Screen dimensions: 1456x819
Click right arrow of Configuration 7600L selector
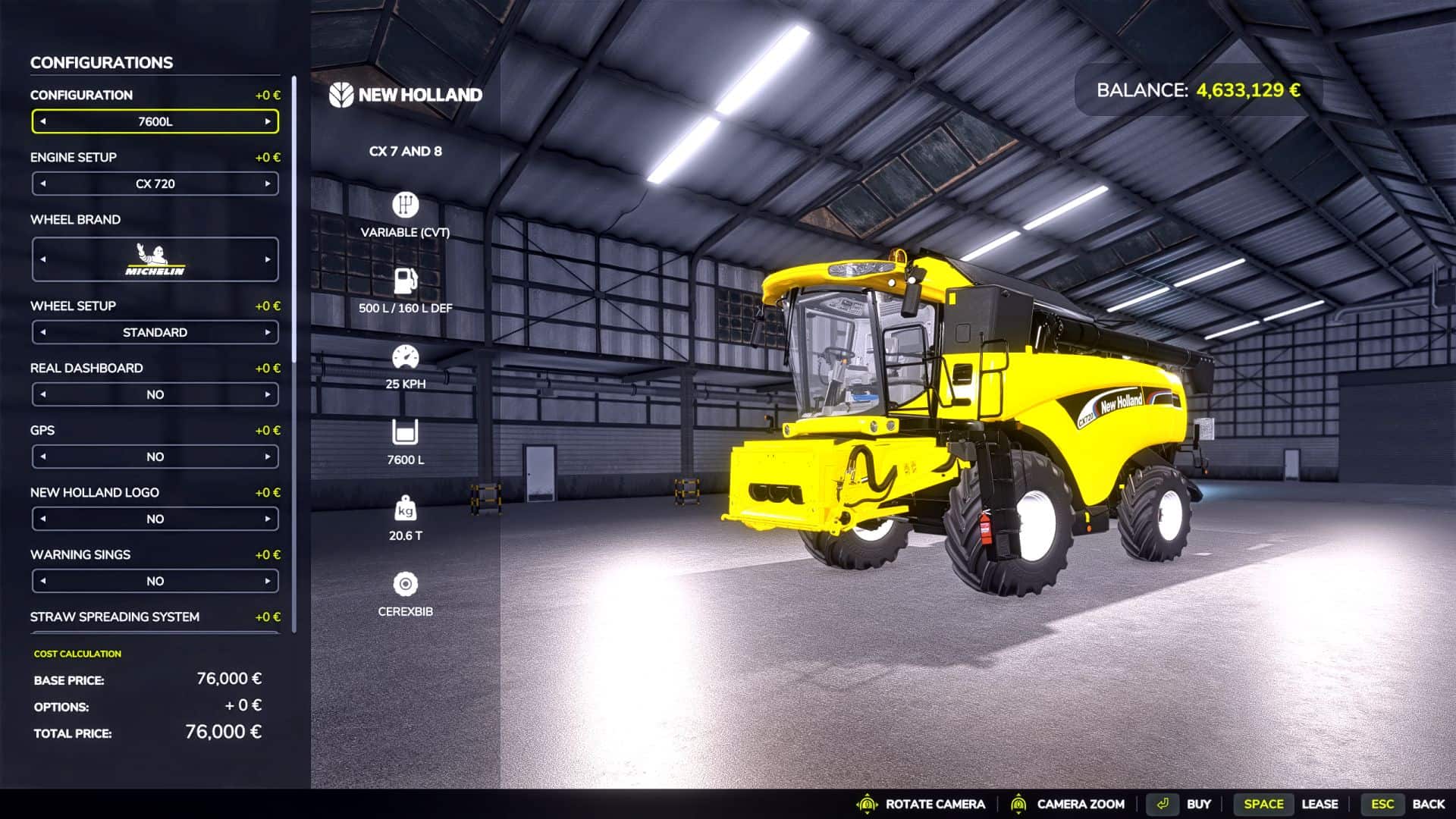pos(268,121)
